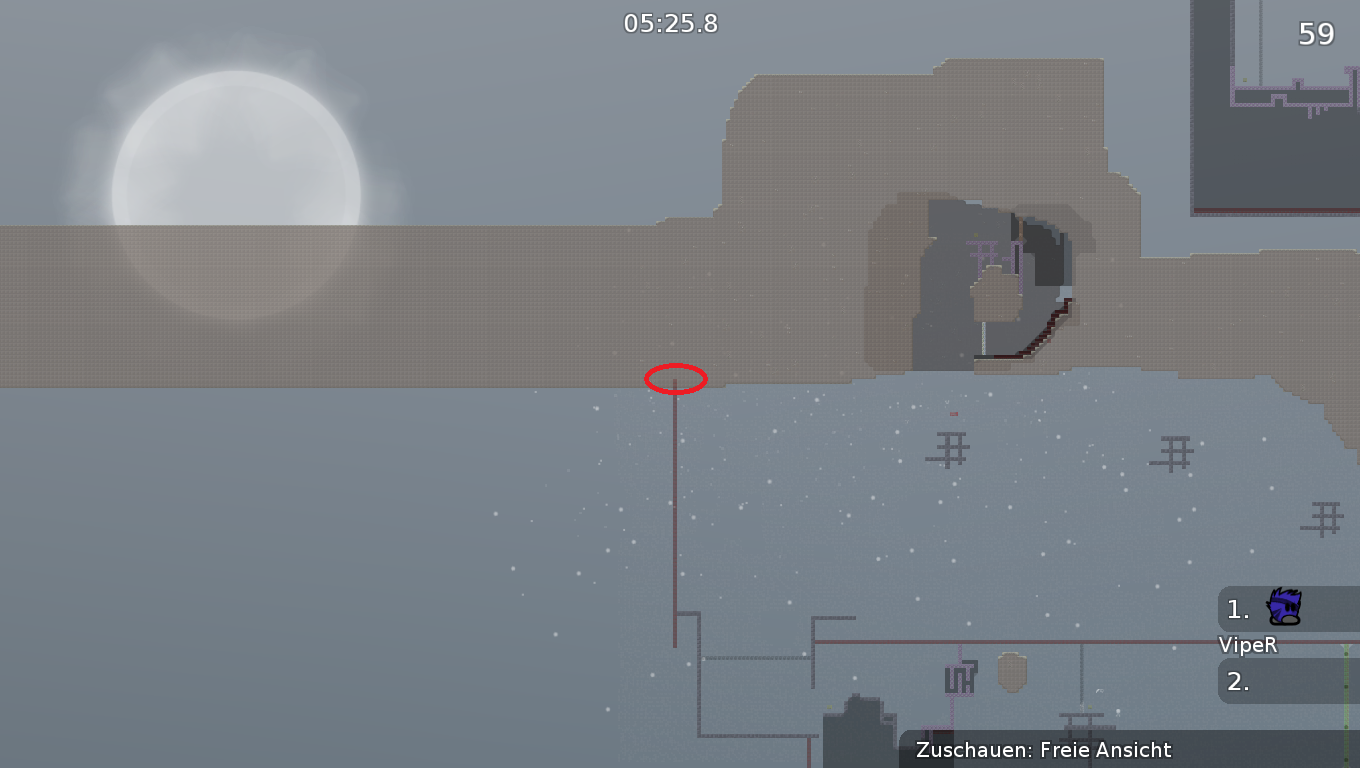Click the hammer-like cross icon on the right edge
1360x768 pixels.
pyautogui.click(x=1327, y=516)
